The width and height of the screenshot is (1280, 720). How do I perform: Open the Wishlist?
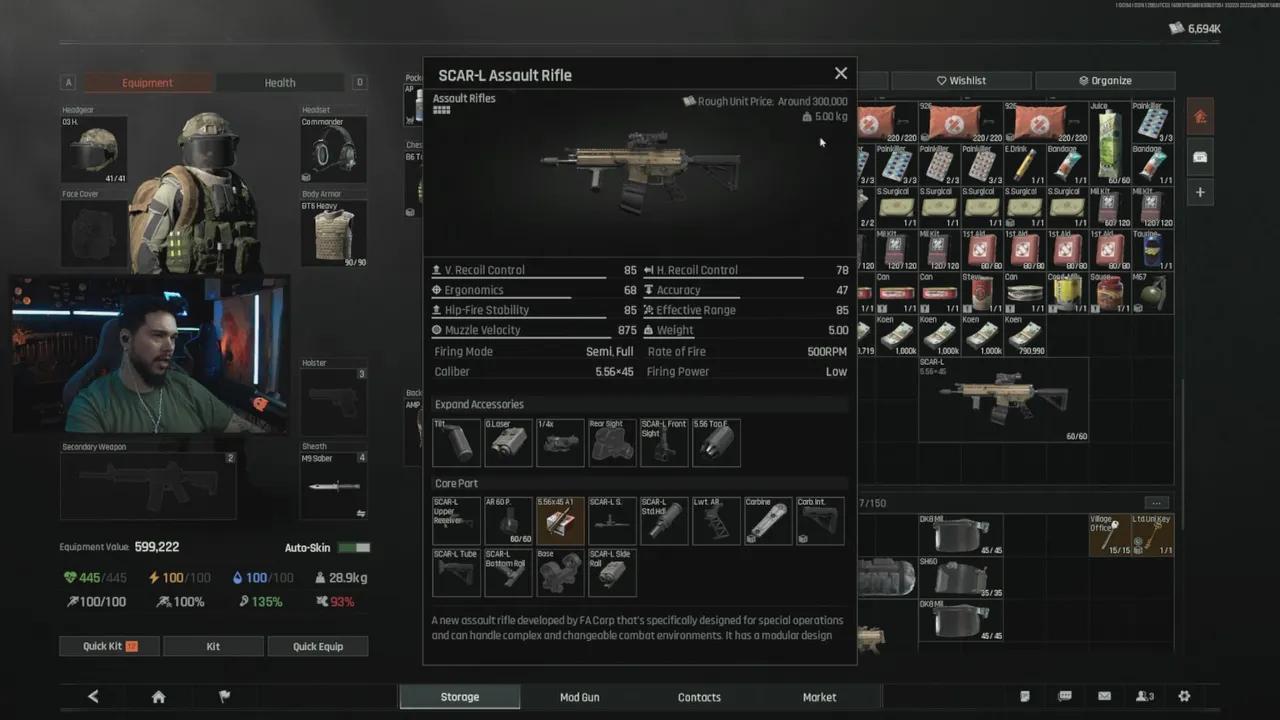(961, 81)
